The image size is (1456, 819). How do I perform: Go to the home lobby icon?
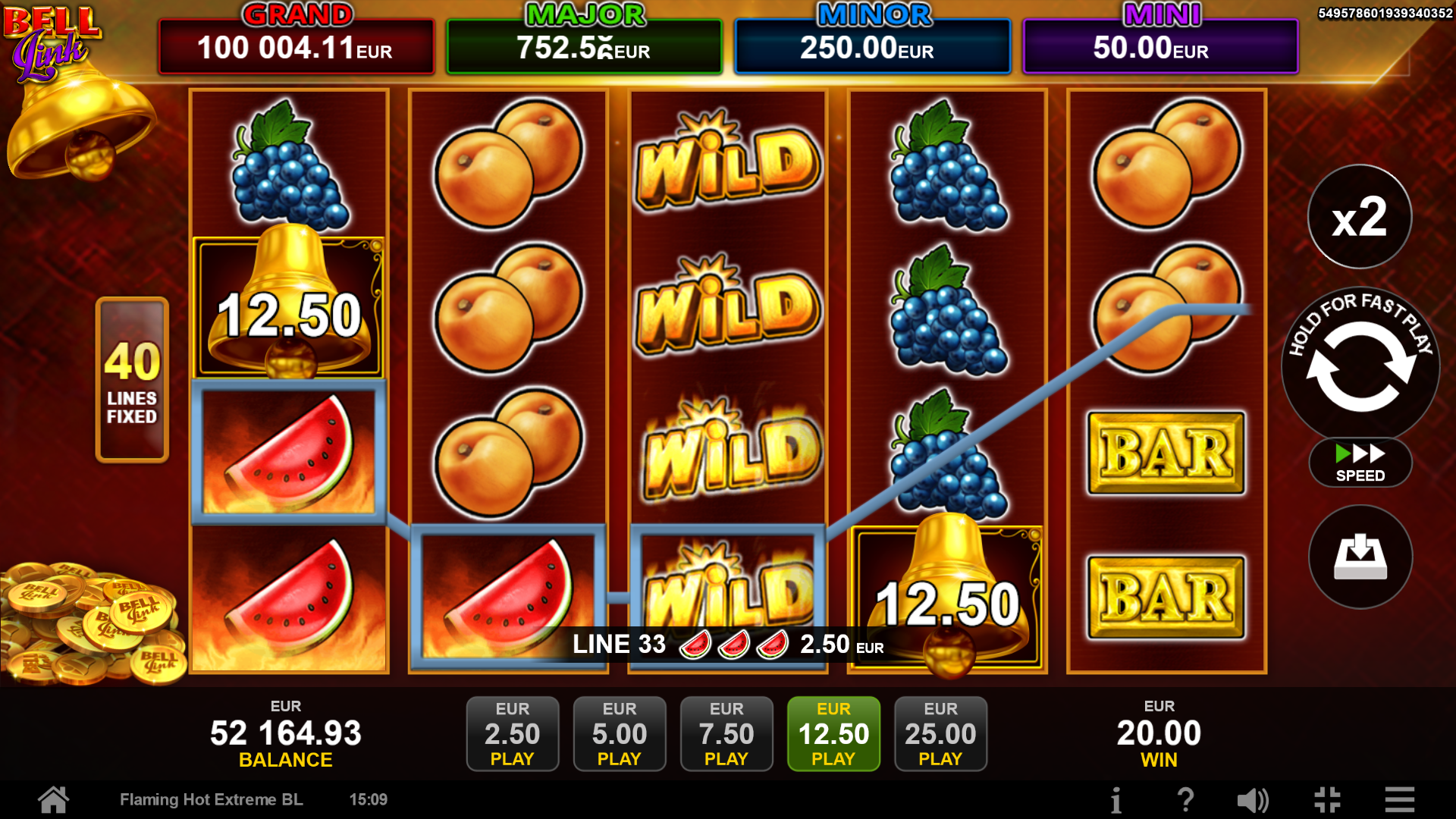[x=54, y=799]
